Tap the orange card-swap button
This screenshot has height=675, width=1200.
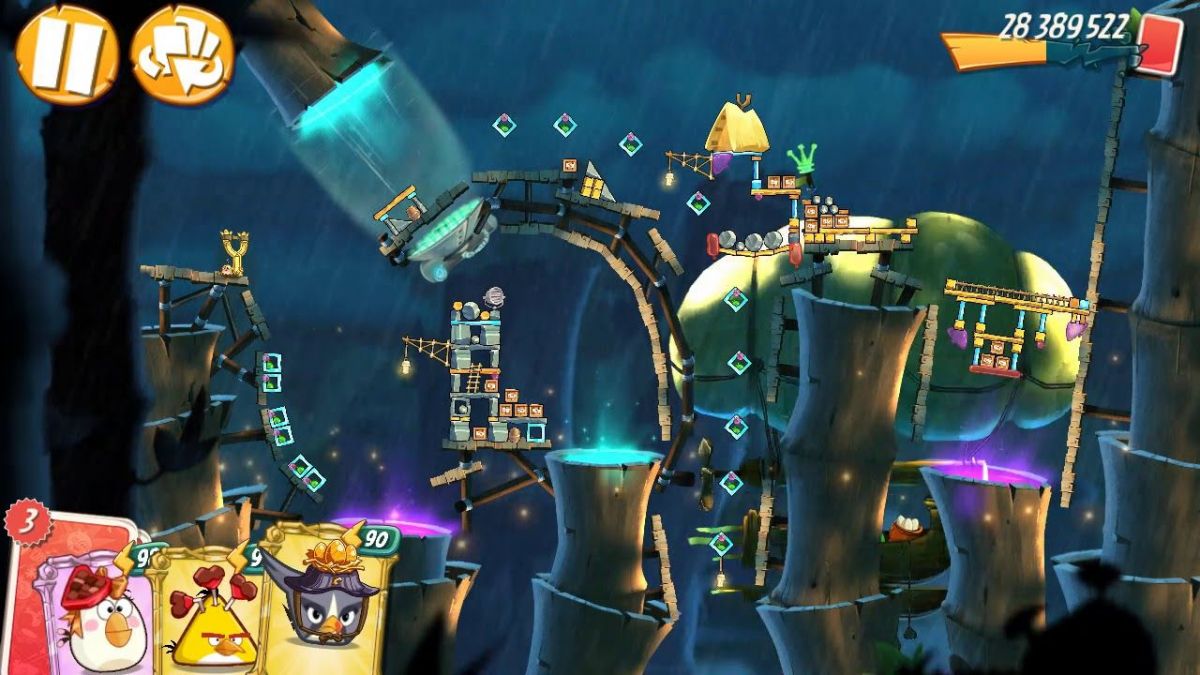click(182, 54)
